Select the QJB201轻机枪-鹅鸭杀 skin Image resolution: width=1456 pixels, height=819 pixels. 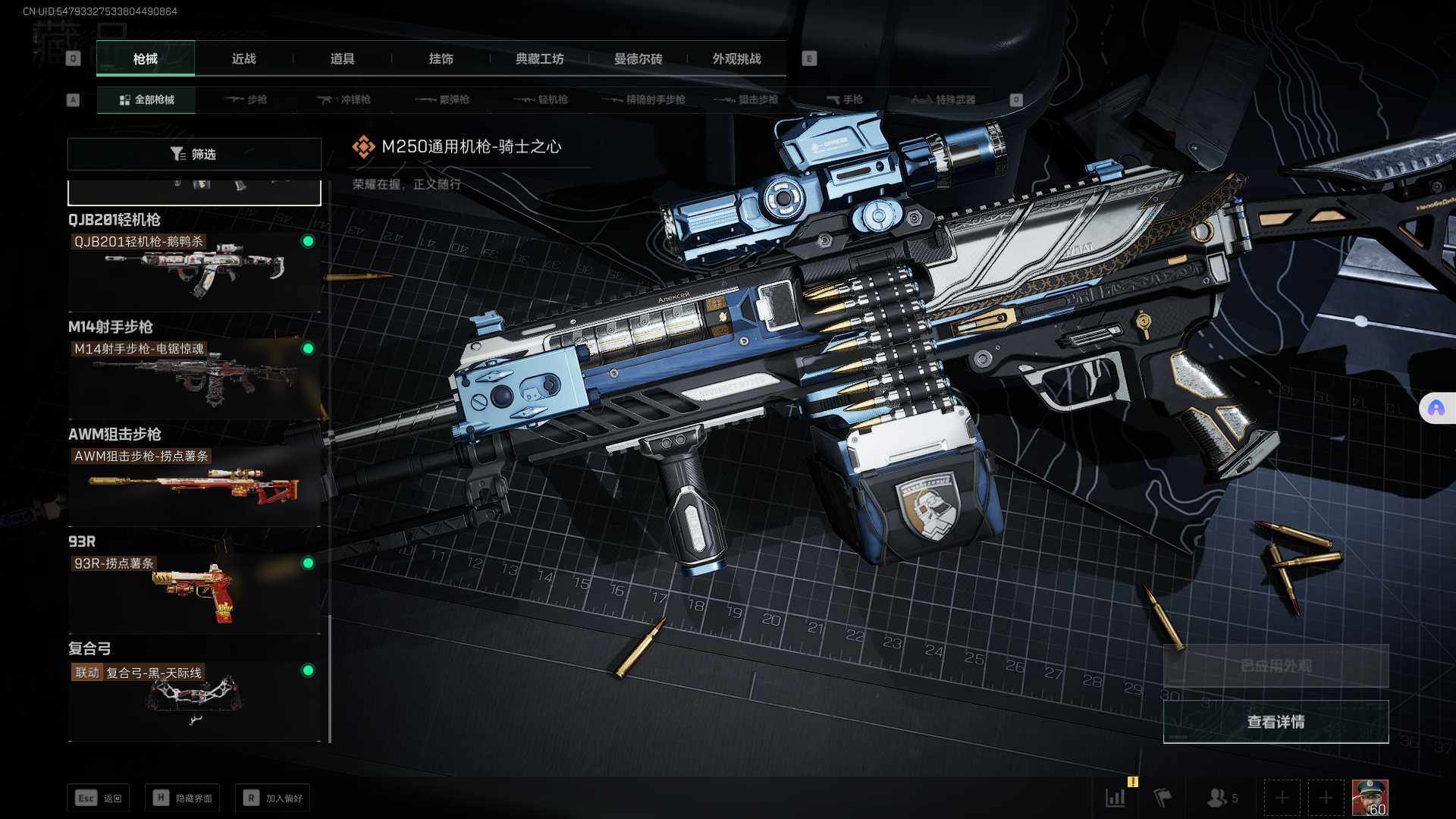194,271
